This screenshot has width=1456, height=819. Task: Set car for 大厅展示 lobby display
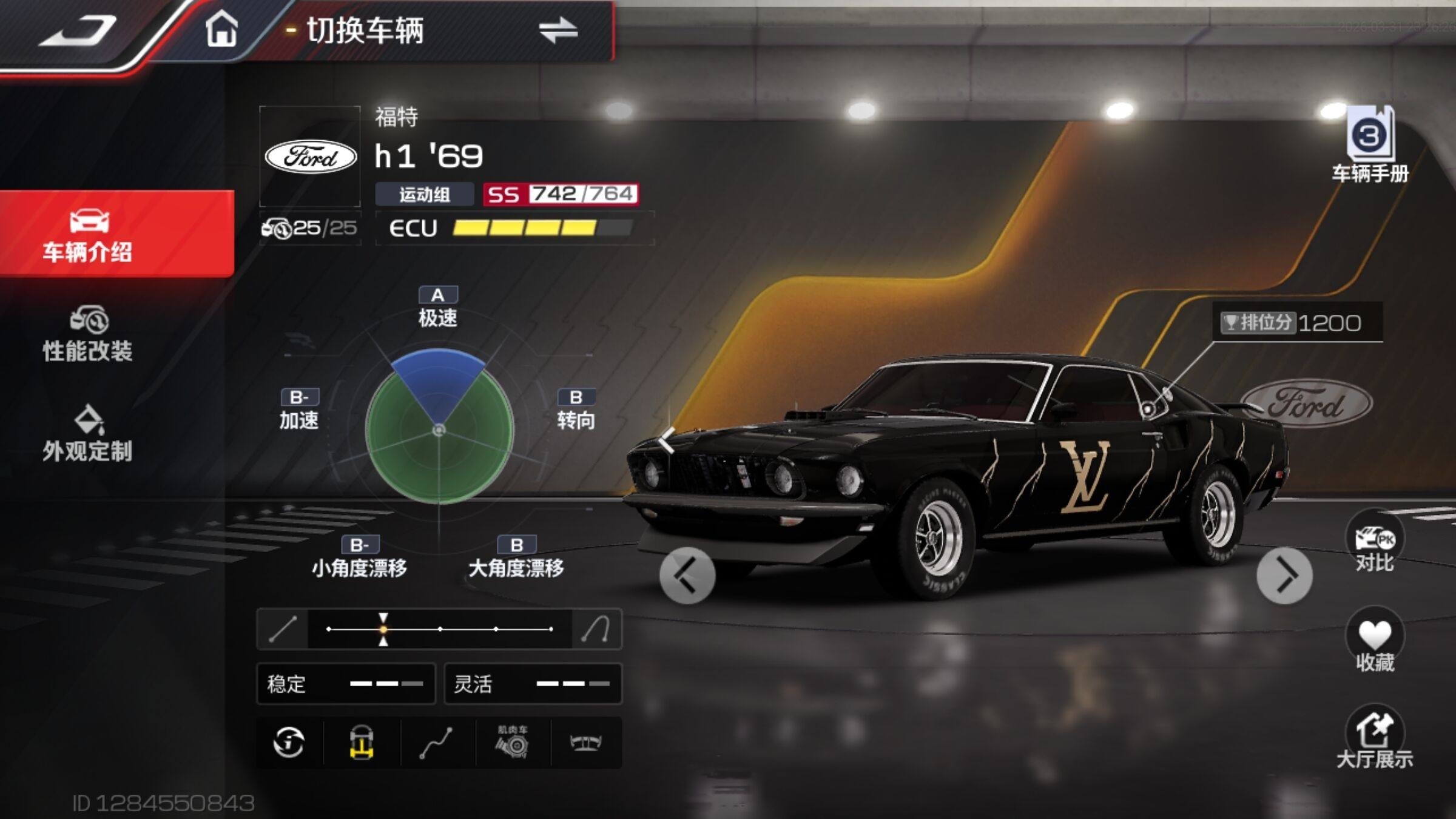point(1374,737)
